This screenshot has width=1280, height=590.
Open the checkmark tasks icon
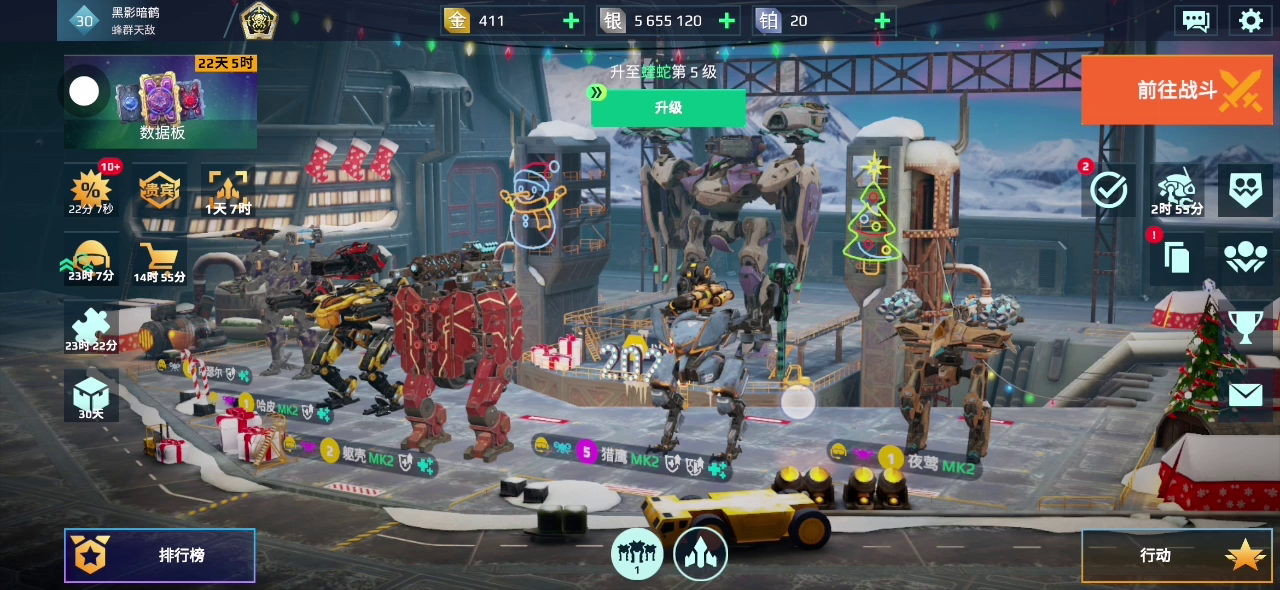(x=1109, y=190)
